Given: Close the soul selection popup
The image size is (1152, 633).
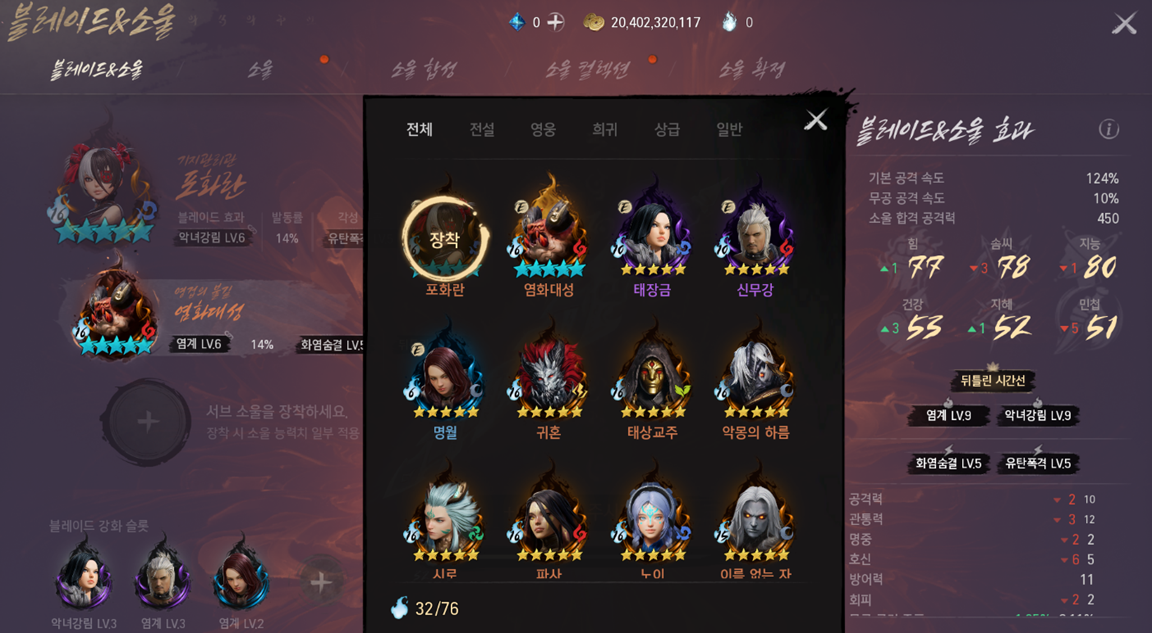Looking at the screenshot, I should (x=816, y=120).
